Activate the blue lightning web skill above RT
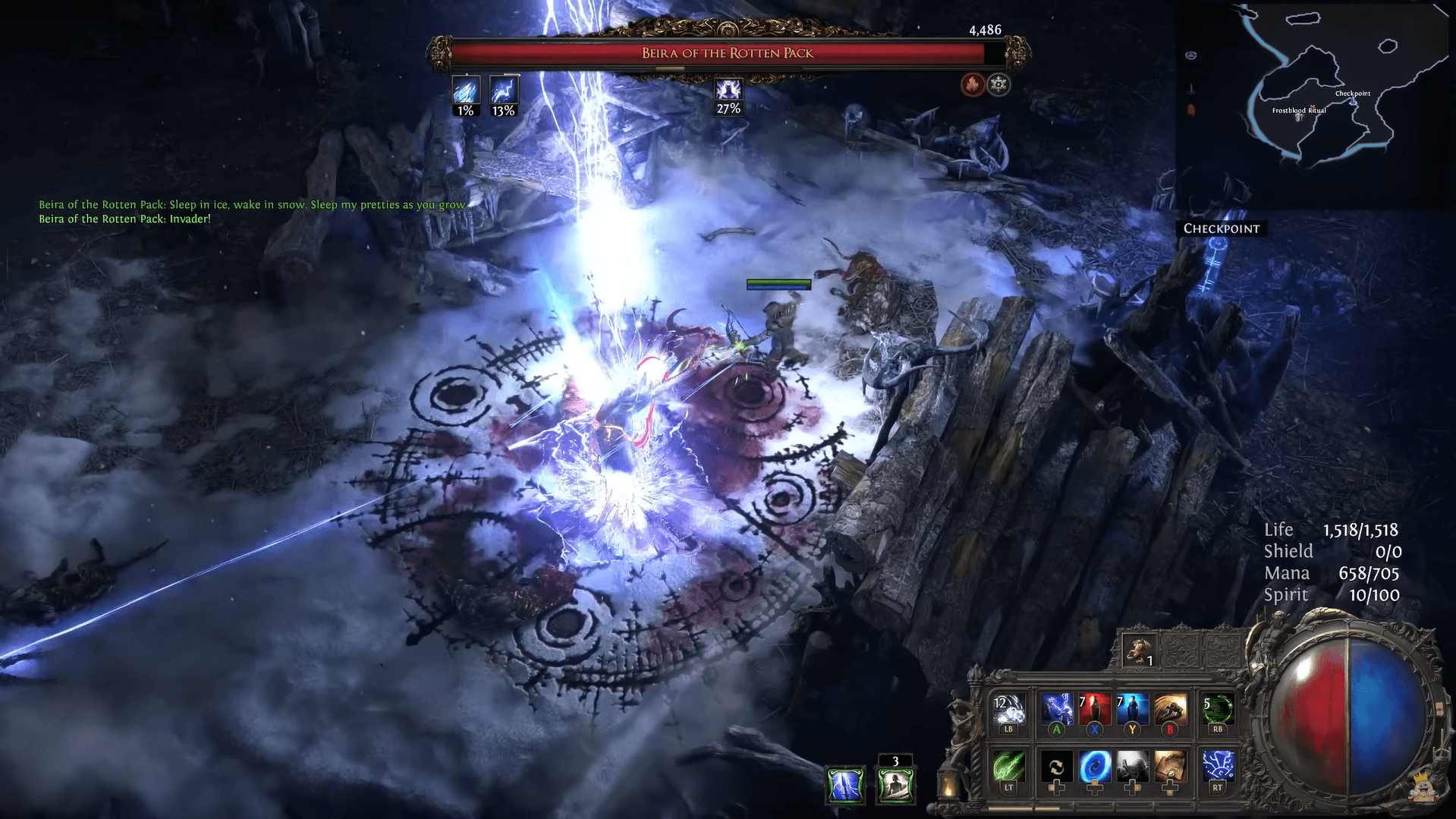Image resolution: width=1456 pixels, height=819 pixels. 1217,767
